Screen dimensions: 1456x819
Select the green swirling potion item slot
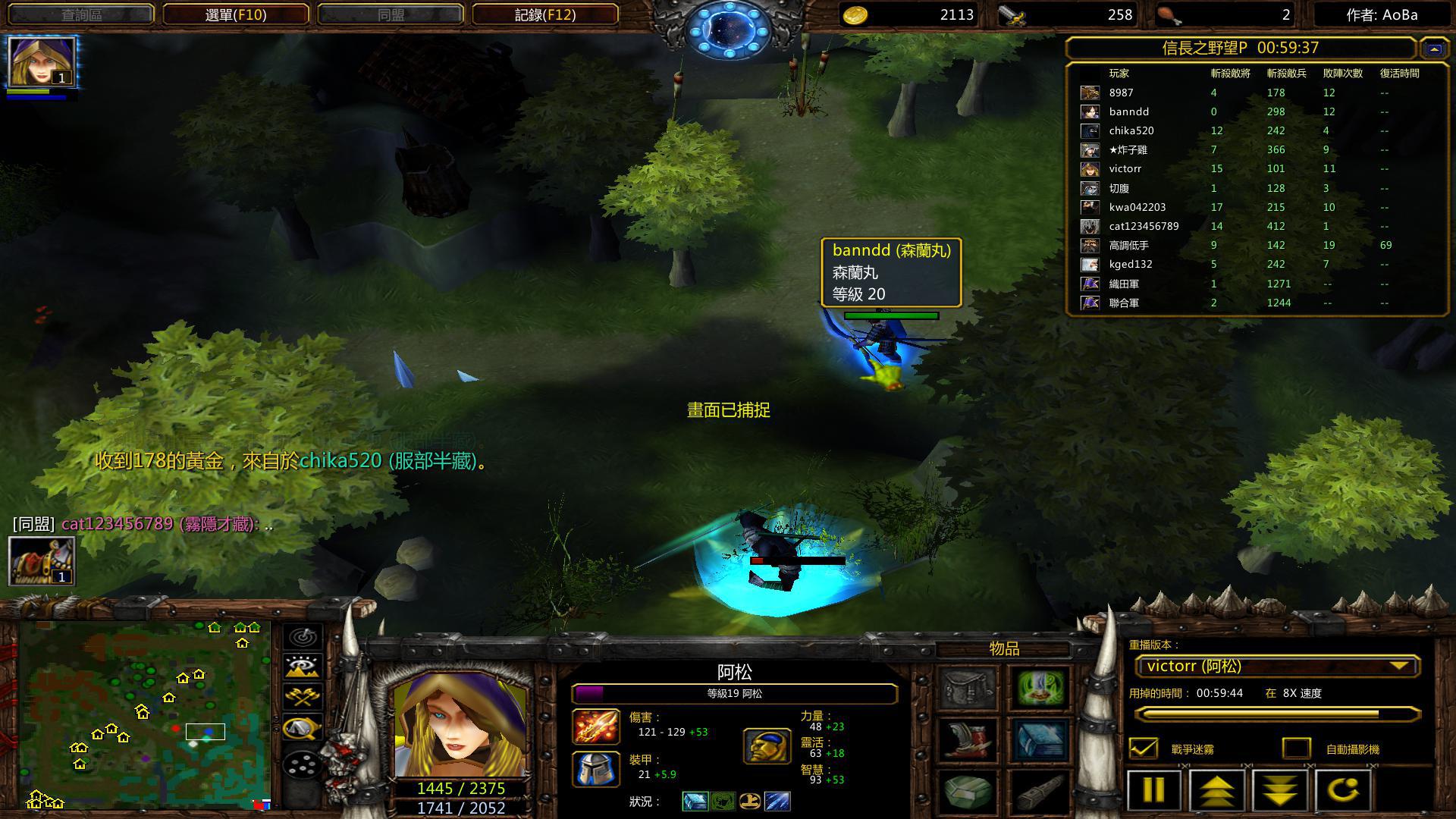1040,688
